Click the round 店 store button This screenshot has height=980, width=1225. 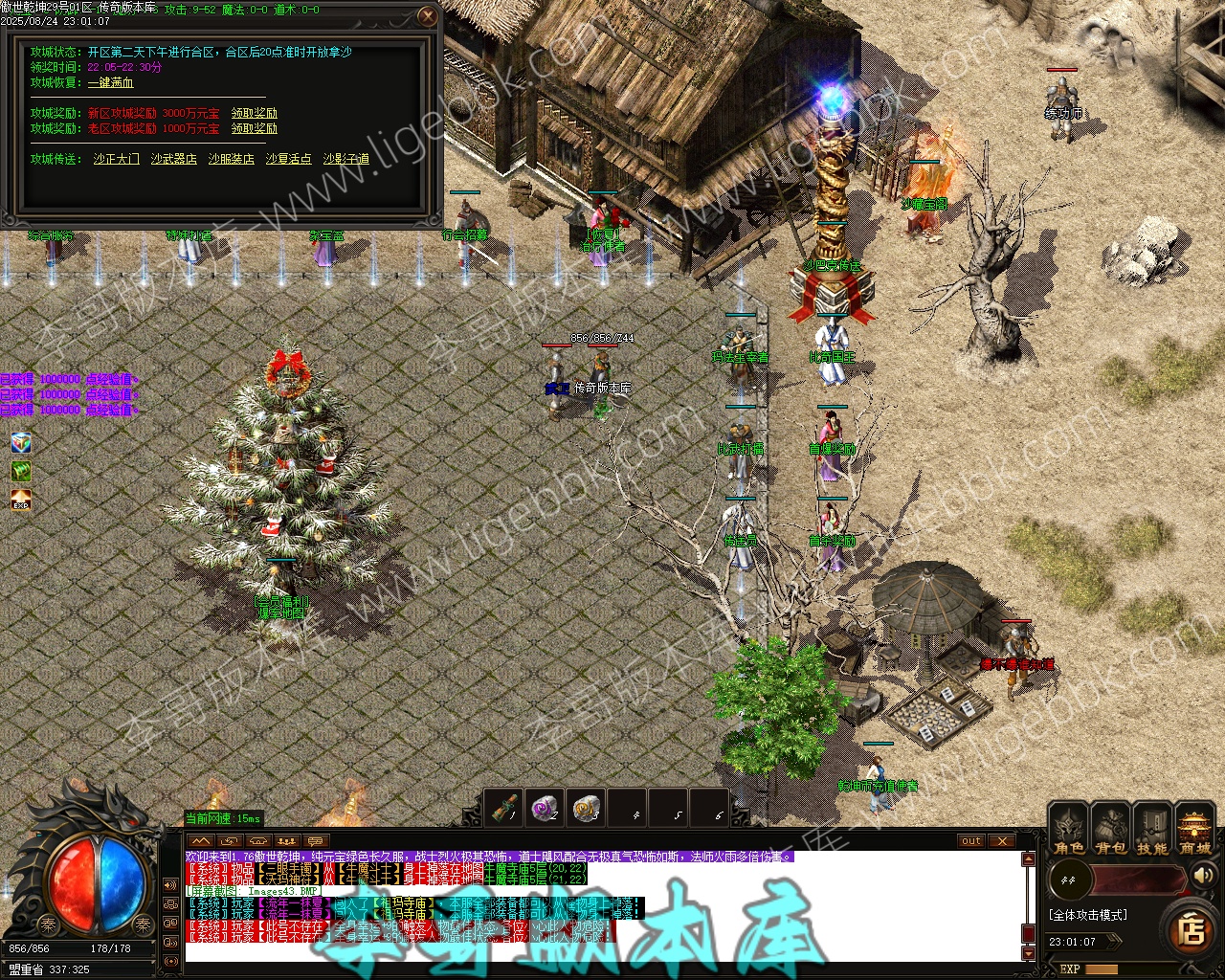tap(1192, 929)
